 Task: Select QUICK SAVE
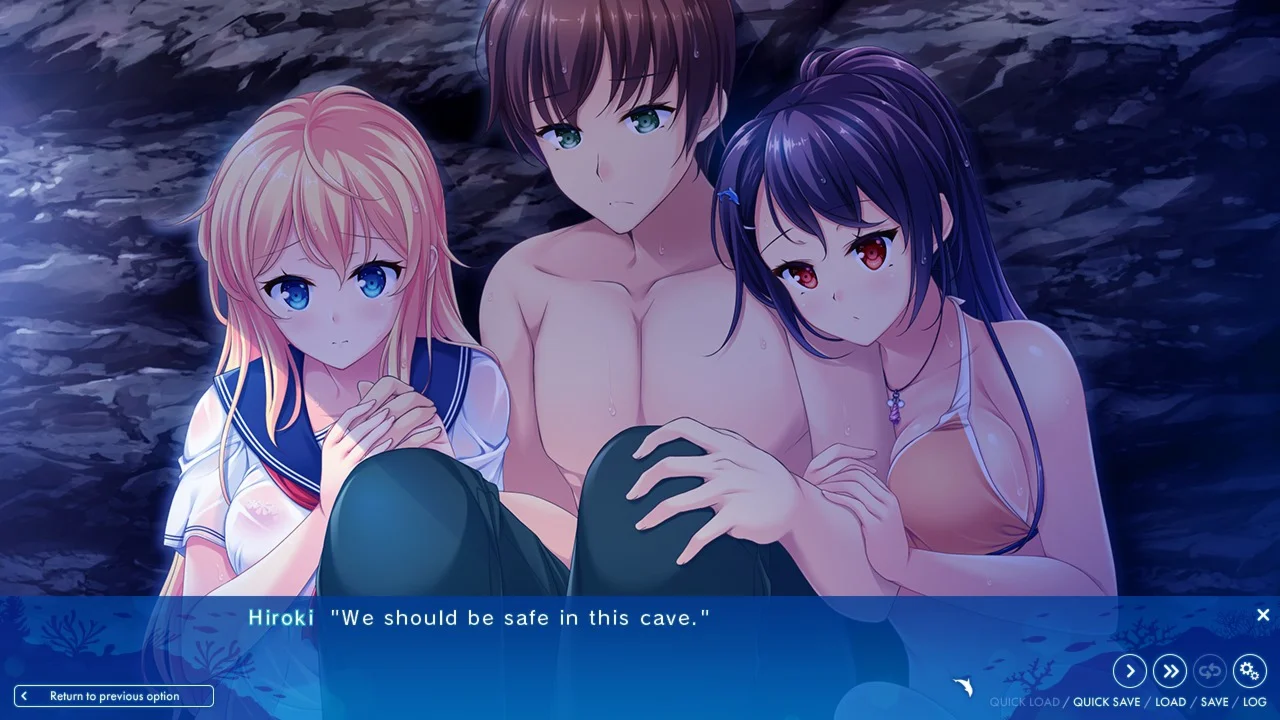click(x=1106, y=702)
